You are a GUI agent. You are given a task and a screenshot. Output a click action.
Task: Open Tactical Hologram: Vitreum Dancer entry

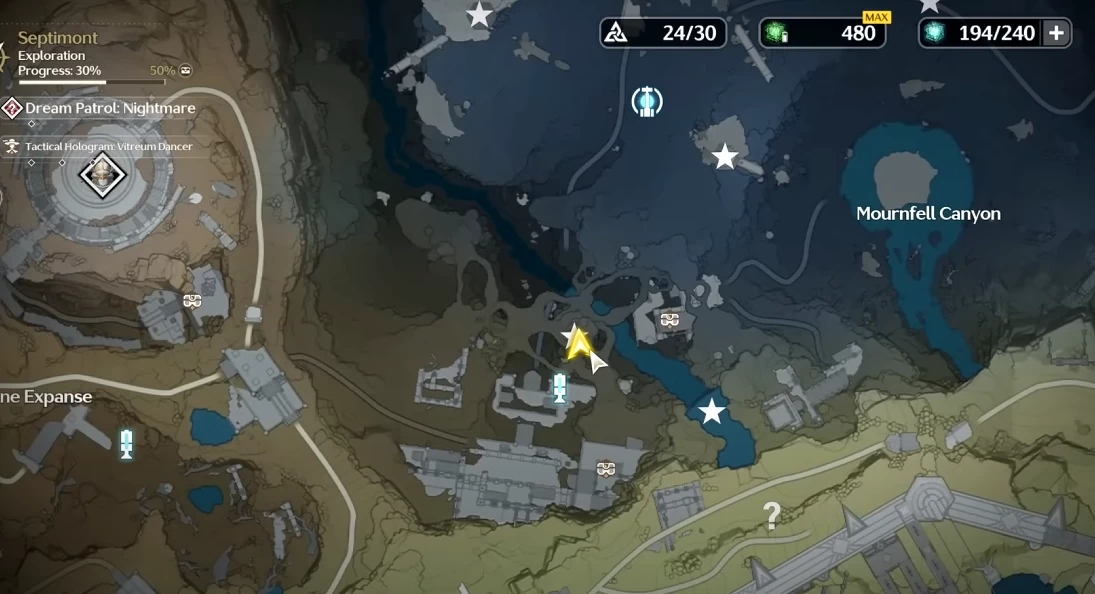(109, 146)
